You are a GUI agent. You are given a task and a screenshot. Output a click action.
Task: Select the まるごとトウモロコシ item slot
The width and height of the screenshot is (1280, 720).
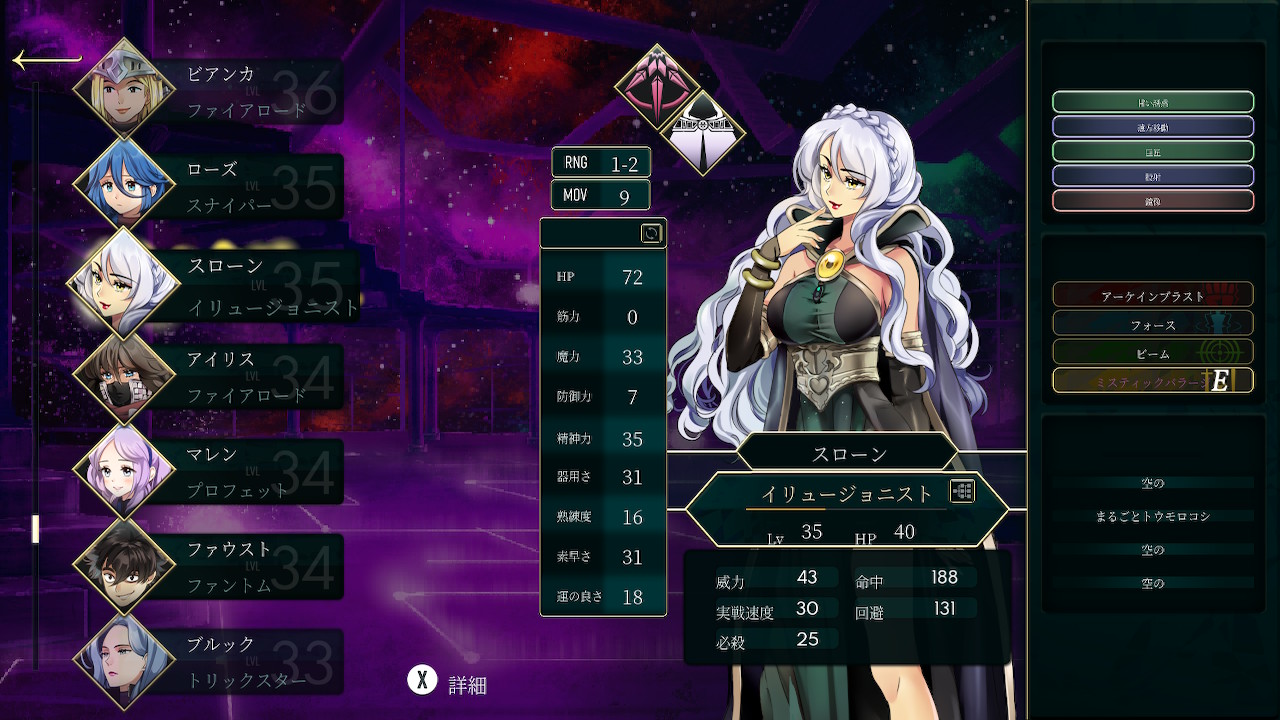1152,516
